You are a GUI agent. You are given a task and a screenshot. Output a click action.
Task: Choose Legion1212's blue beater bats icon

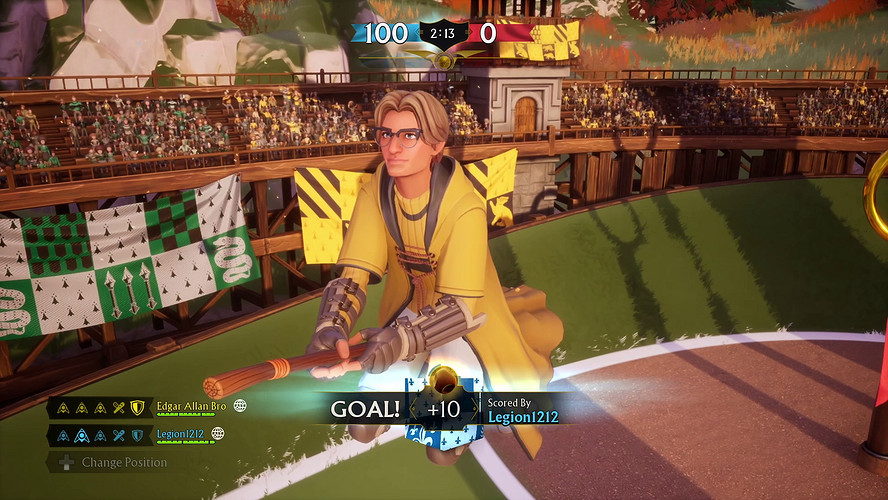119,435
